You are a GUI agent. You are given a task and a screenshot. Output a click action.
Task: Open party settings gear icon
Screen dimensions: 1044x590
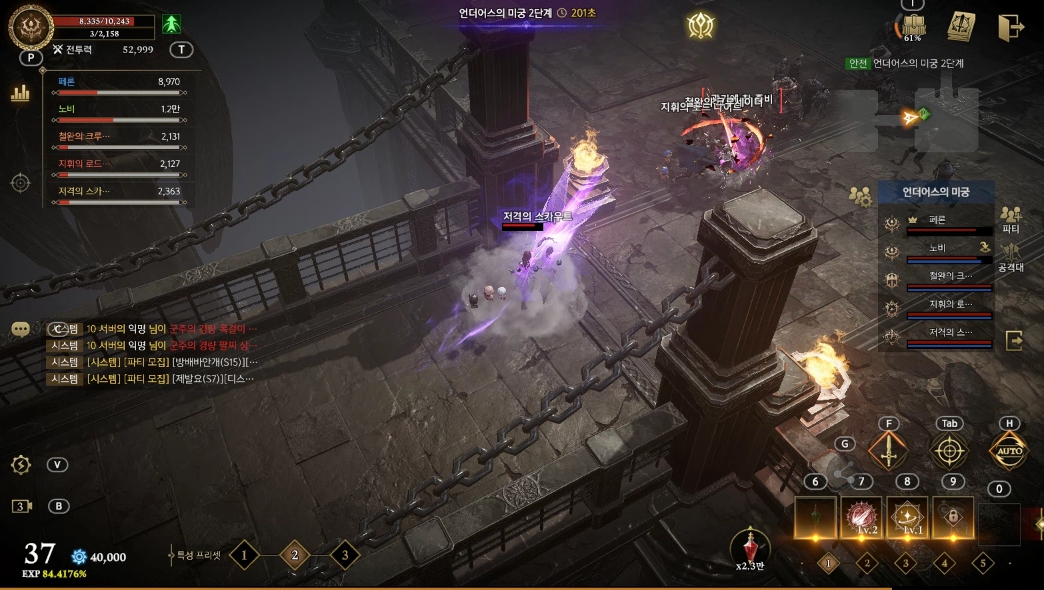tap(859, 196)
